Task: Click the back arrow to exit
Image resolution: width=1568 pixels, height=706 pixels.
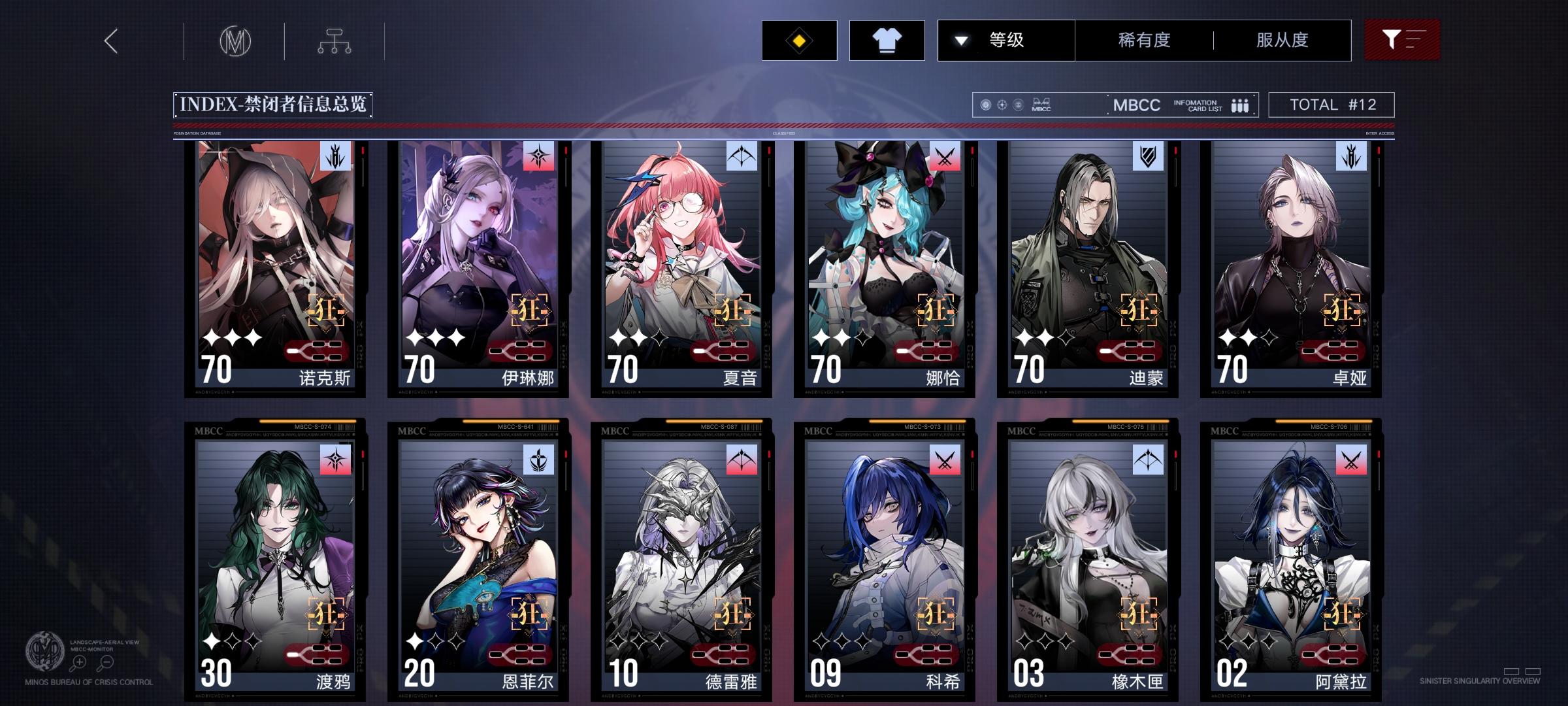Action: pos(110,41)
